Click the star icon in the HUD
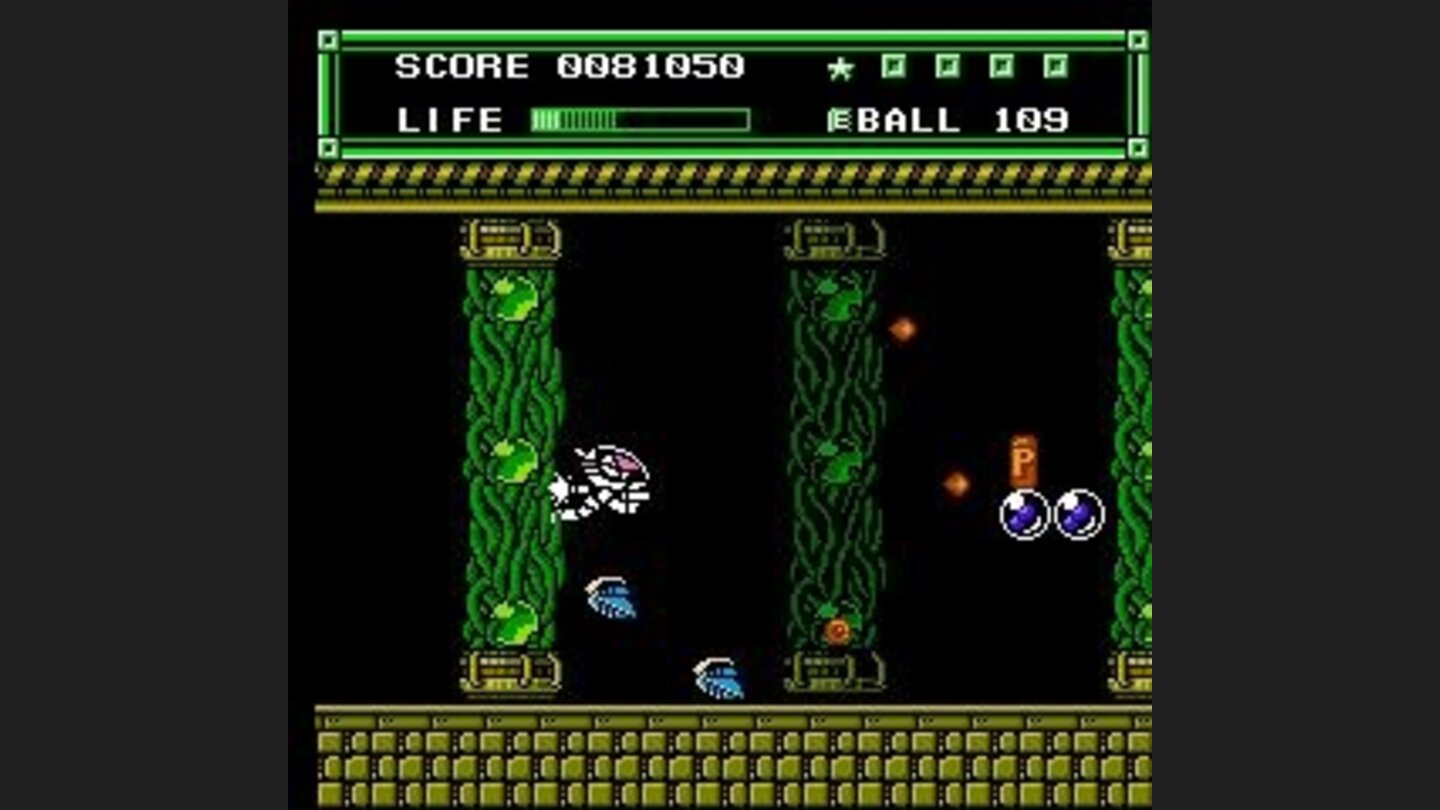 pyautogui.click(x=840, y=66)
